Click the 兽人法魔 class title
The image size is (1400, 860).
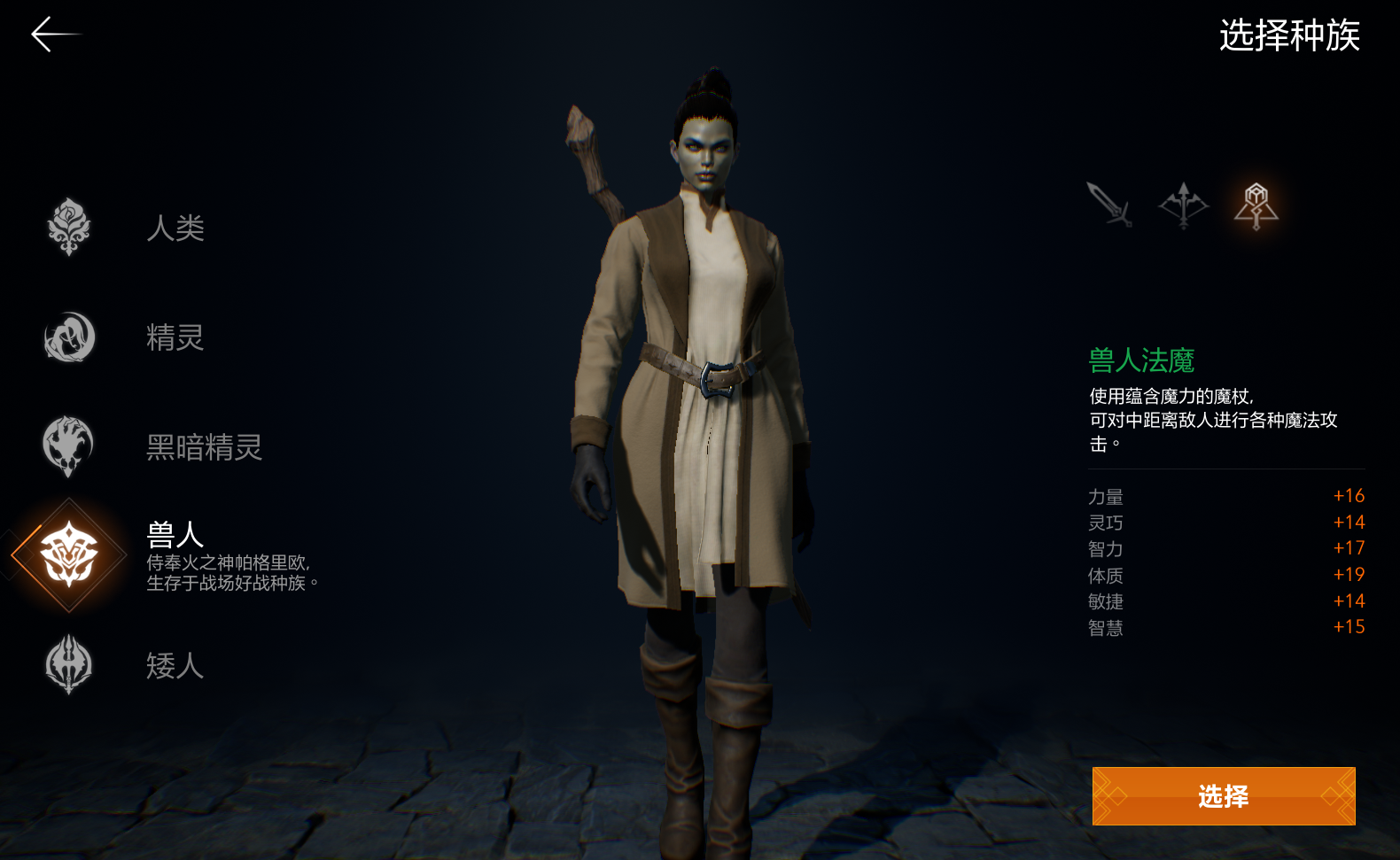click(1142, 360)
